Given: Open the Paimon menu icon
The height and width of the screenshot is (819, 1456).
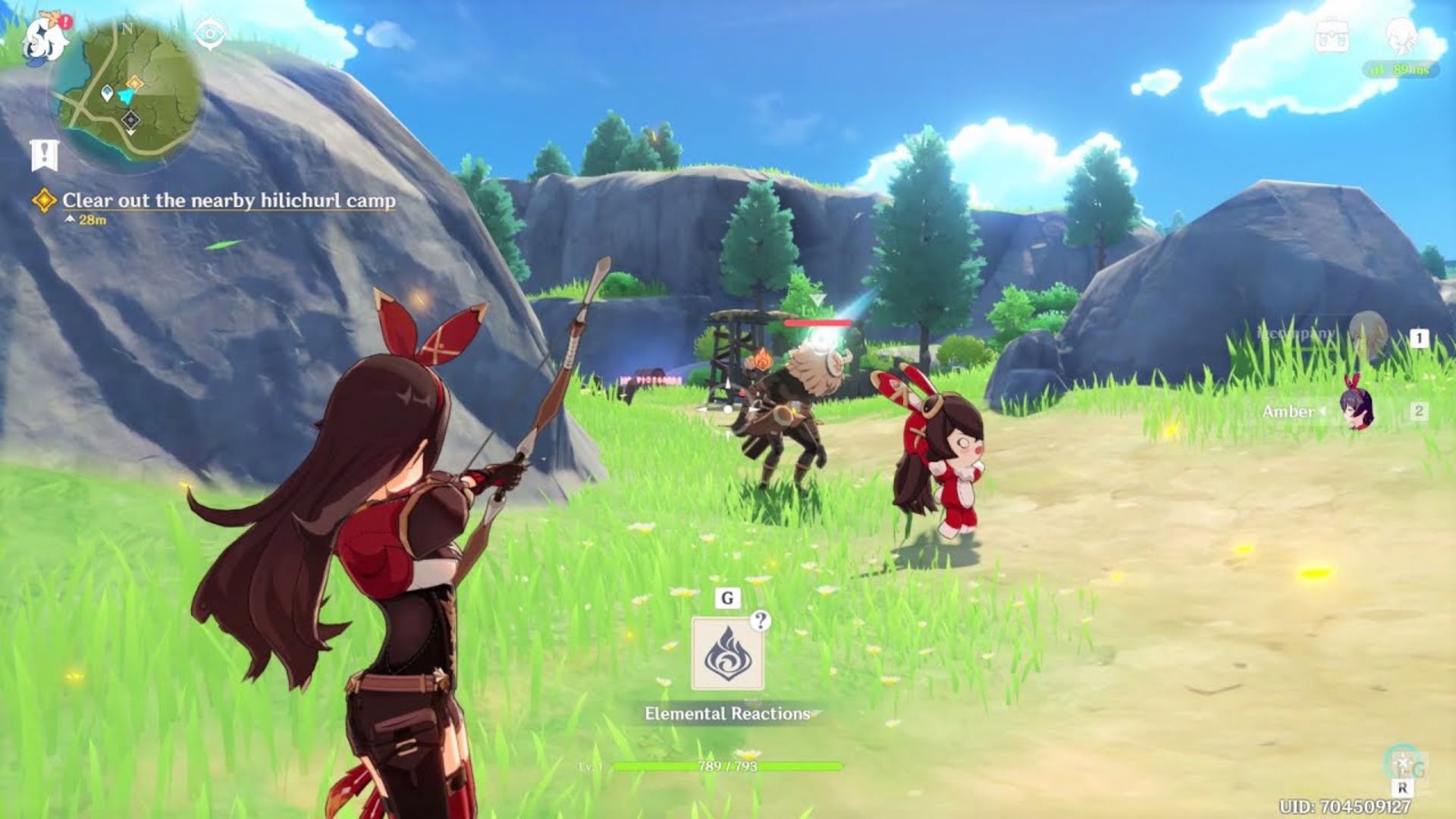Looking at the screenshot, I should (45, 39).
